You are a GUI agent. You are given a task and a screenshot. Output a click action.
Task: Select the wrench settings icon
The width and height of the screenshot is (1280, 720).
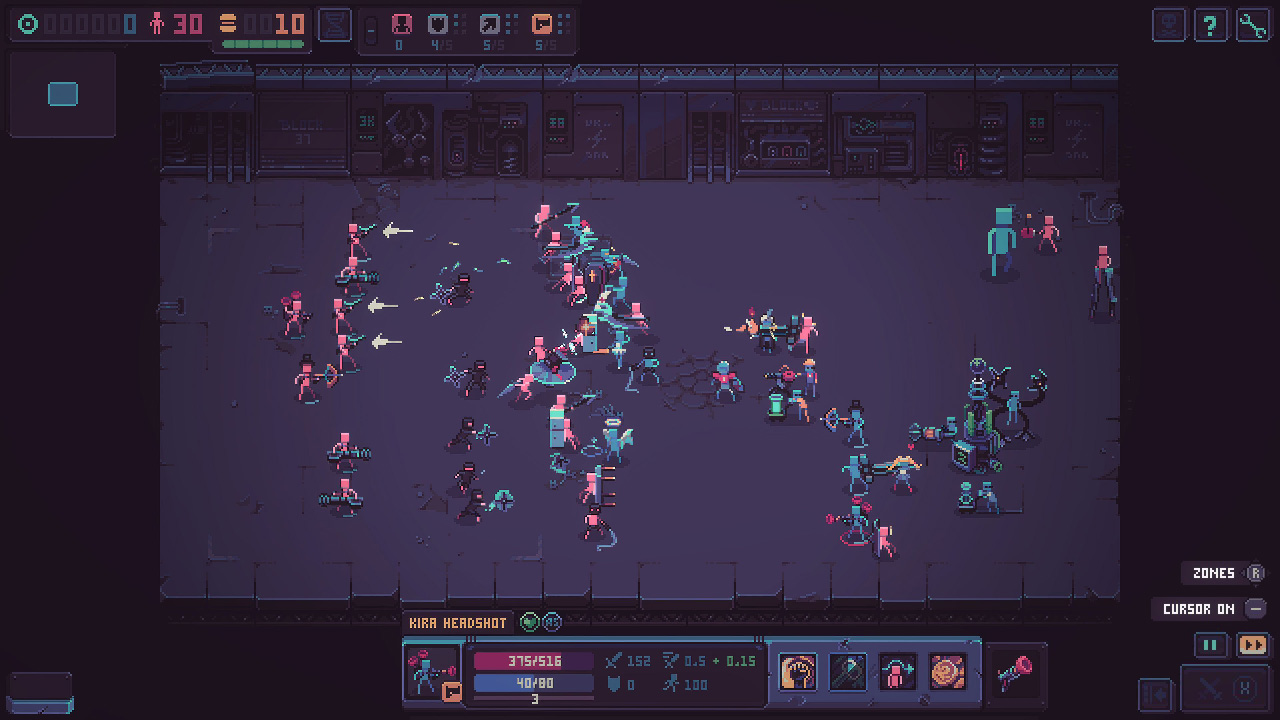point(1252,25)
